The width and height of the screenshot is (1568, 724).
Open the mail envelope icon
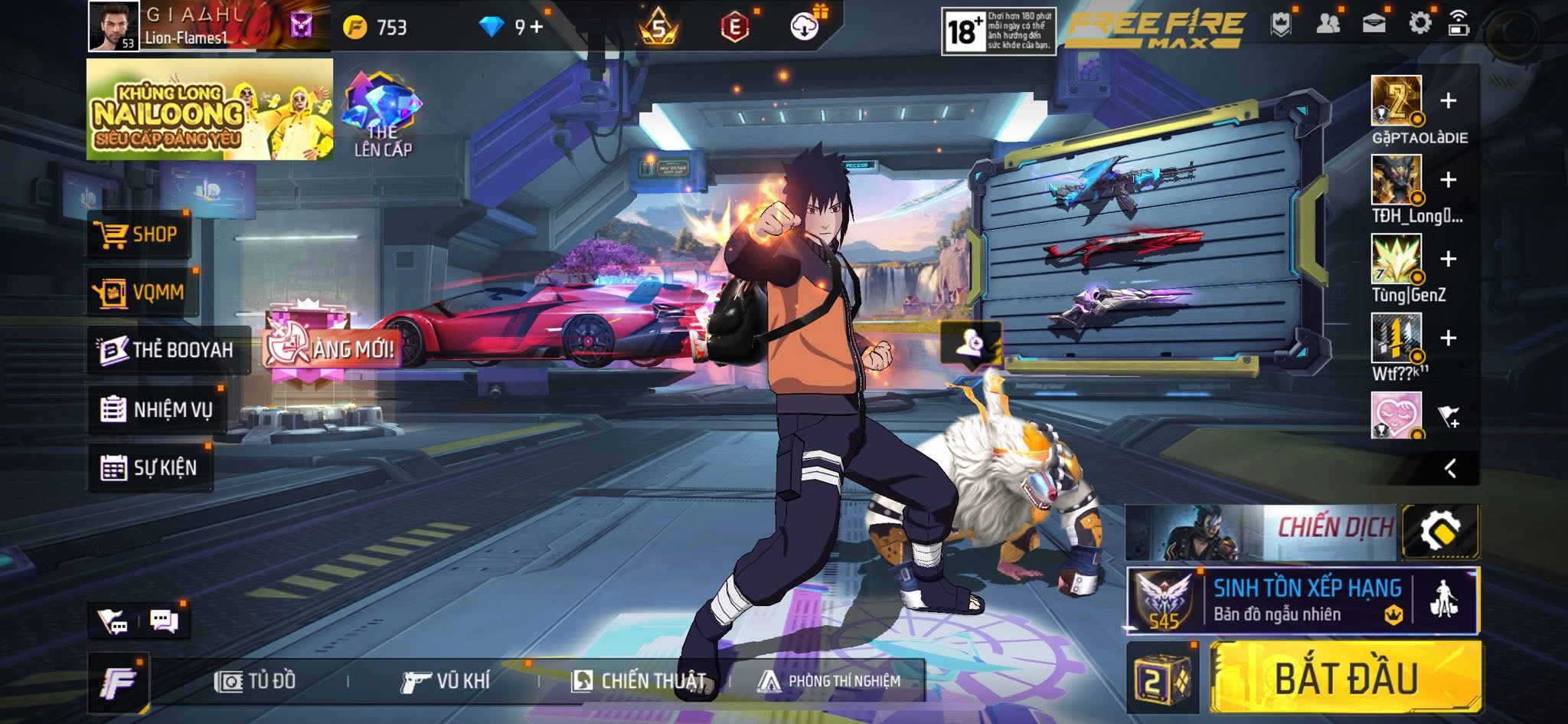coord(1374,24)
